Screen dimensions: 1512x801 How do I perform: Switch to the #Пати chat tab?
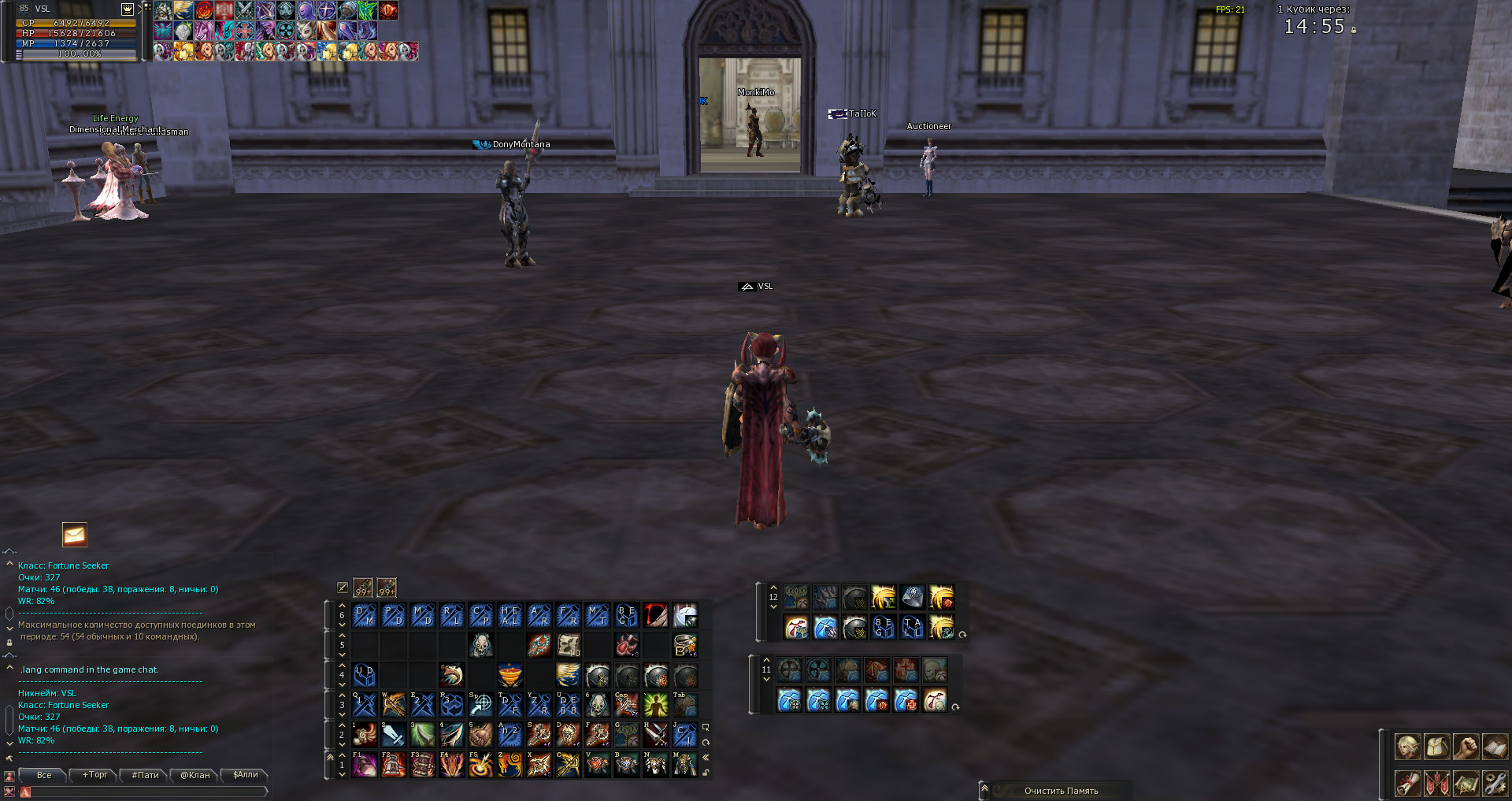pos(145,775)
